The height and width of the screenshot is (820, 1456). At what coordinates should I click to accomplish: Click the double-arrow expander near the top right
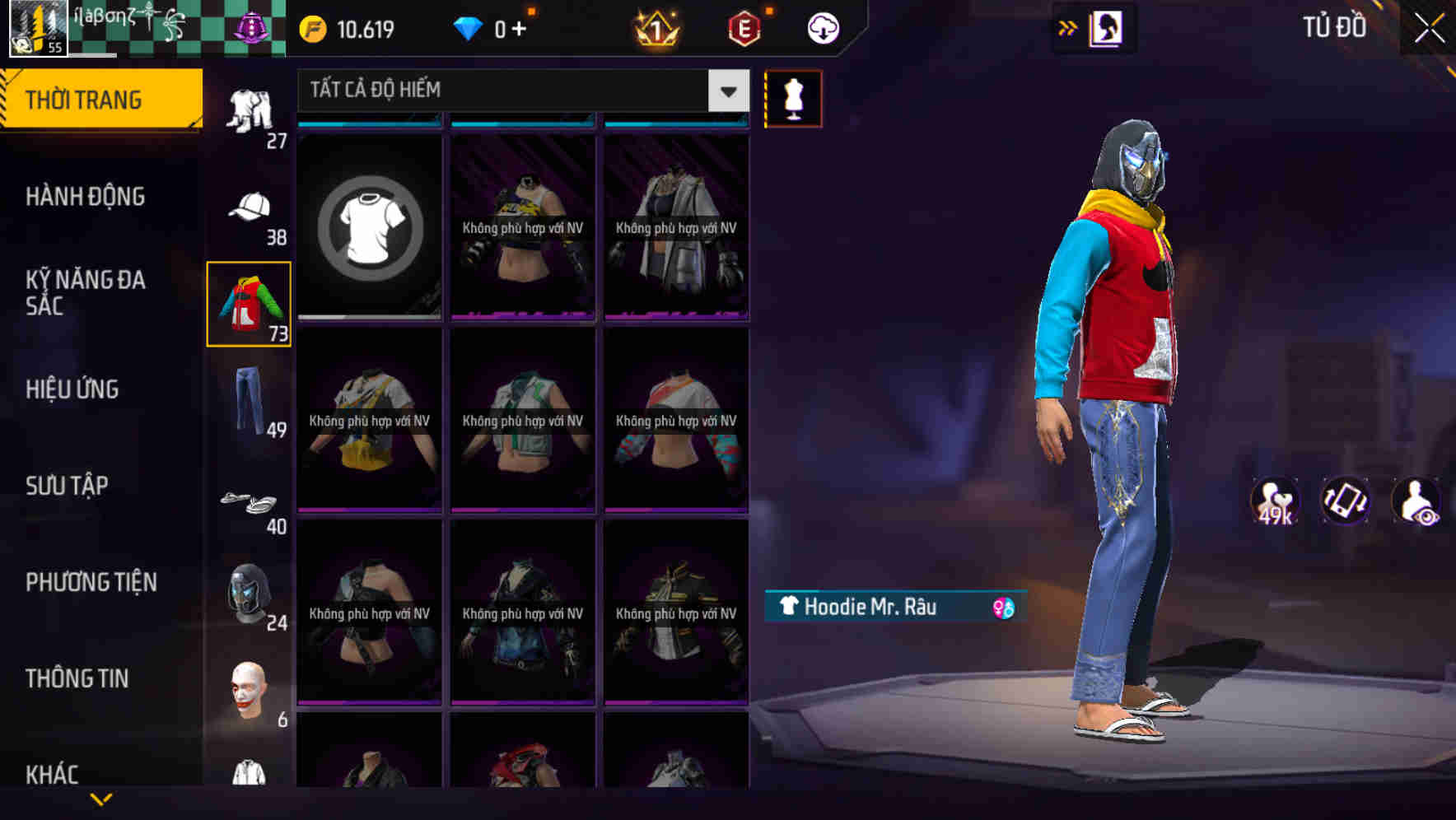click(x=1068, y=26)
